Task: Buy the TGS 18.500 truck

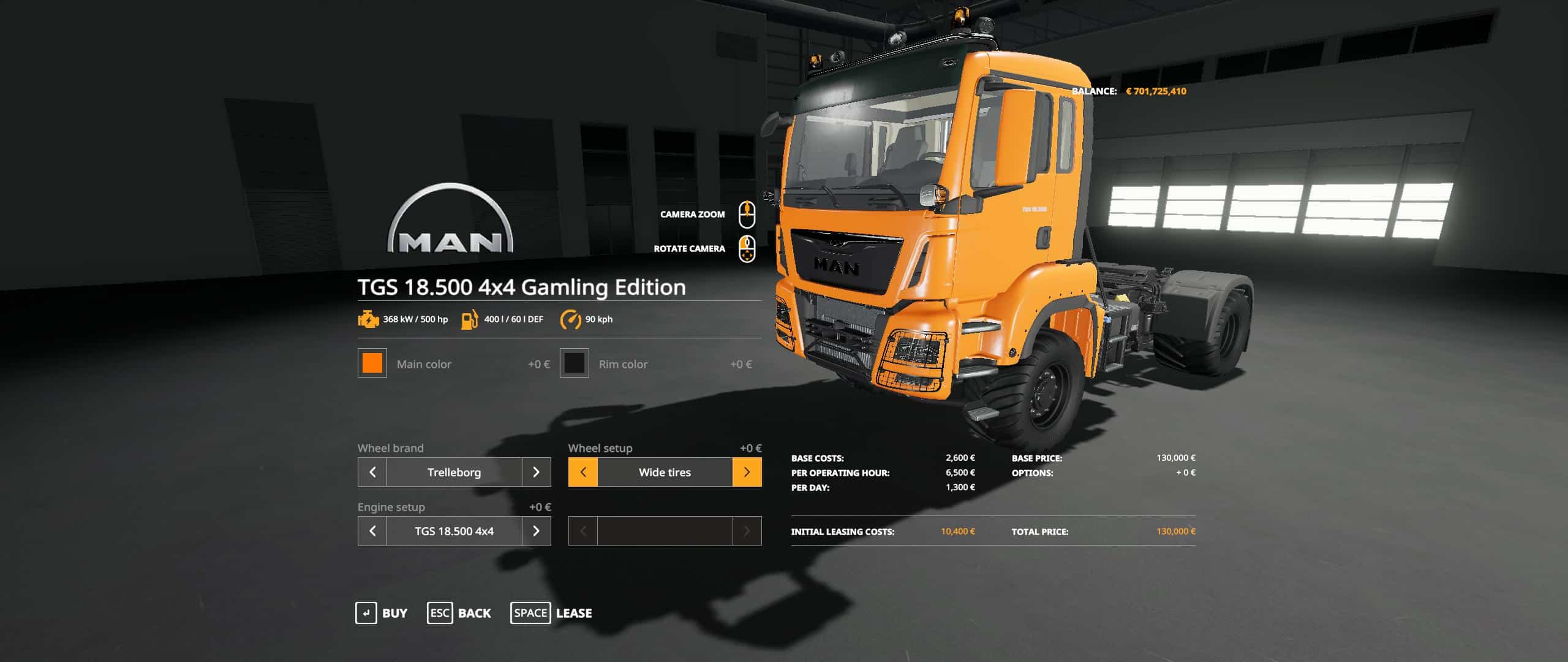Action: click(x=382, y=613)
